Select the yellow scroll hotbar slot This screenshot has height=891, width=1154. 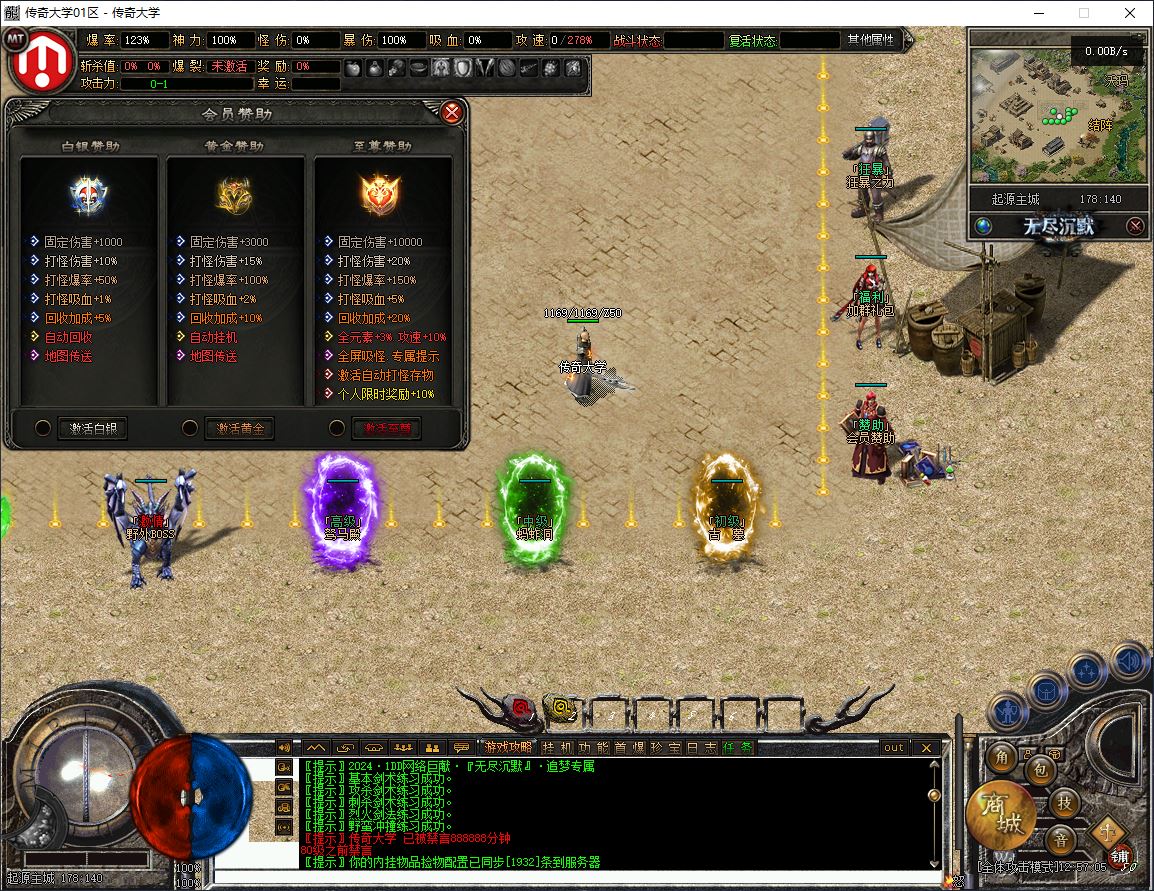(x=563, y=709)
